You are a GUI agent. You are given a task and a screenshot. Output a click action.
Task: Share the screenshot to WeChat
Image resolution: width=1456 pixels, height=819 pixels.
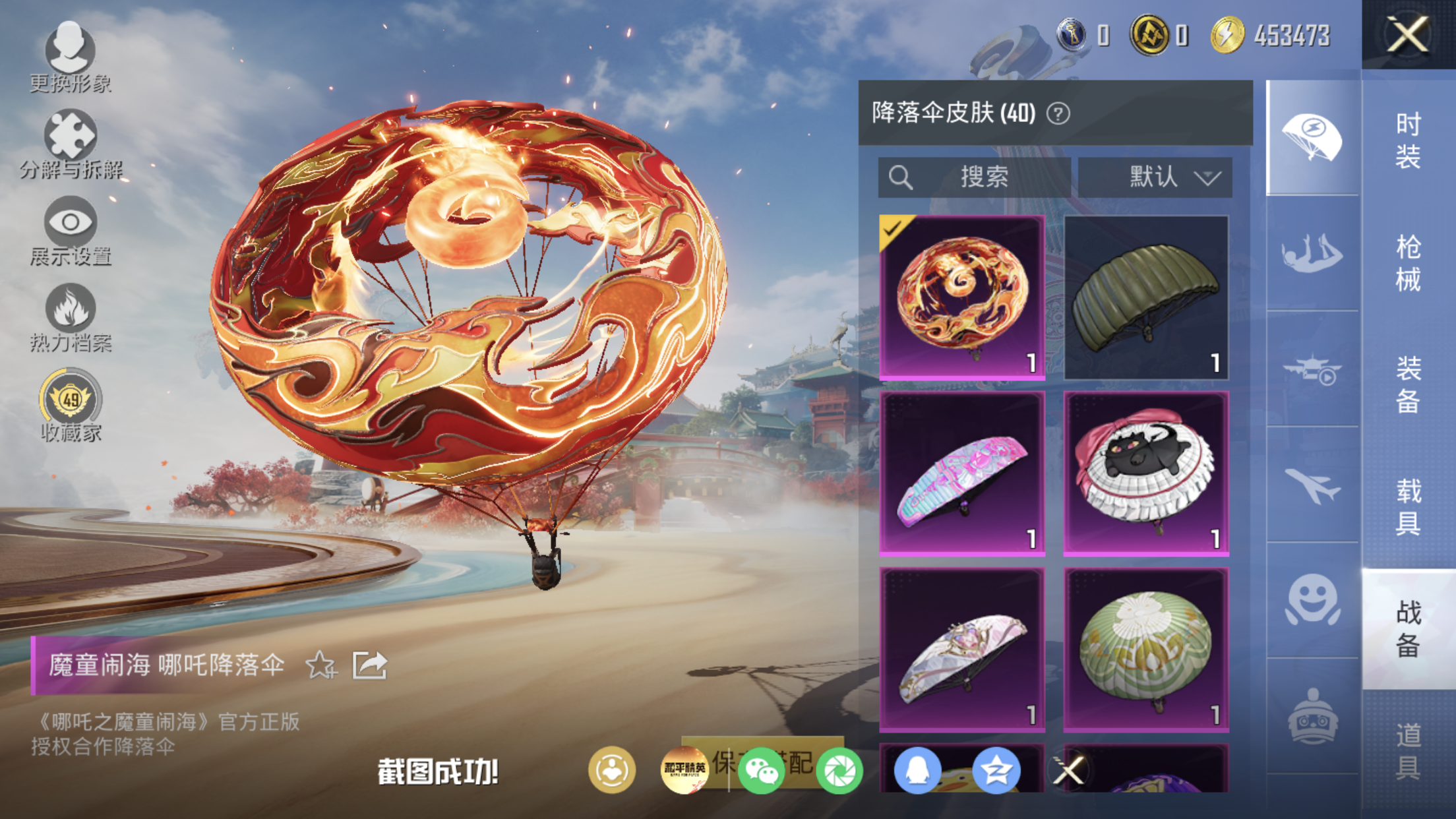(761, 770)
